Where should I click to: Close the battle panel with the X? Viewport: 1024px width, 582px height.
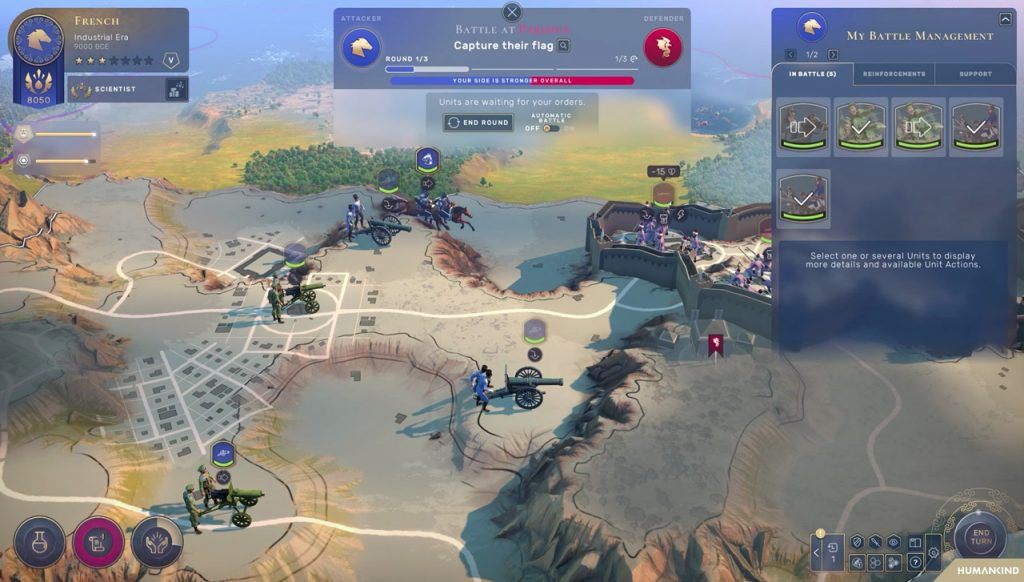coord(512,12)
